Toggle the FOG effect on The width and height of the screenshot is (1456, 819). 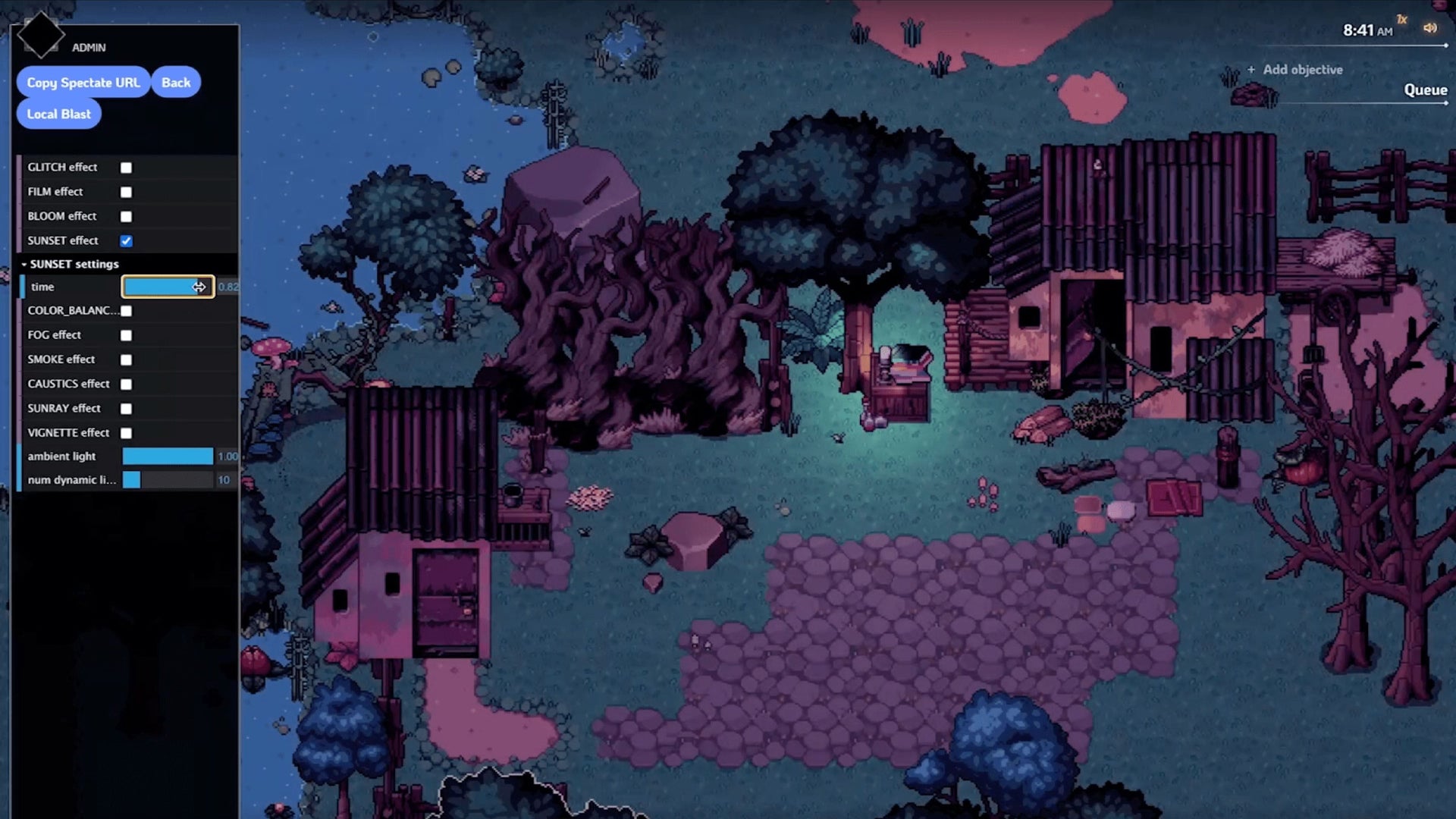click(x=126, y=335)
